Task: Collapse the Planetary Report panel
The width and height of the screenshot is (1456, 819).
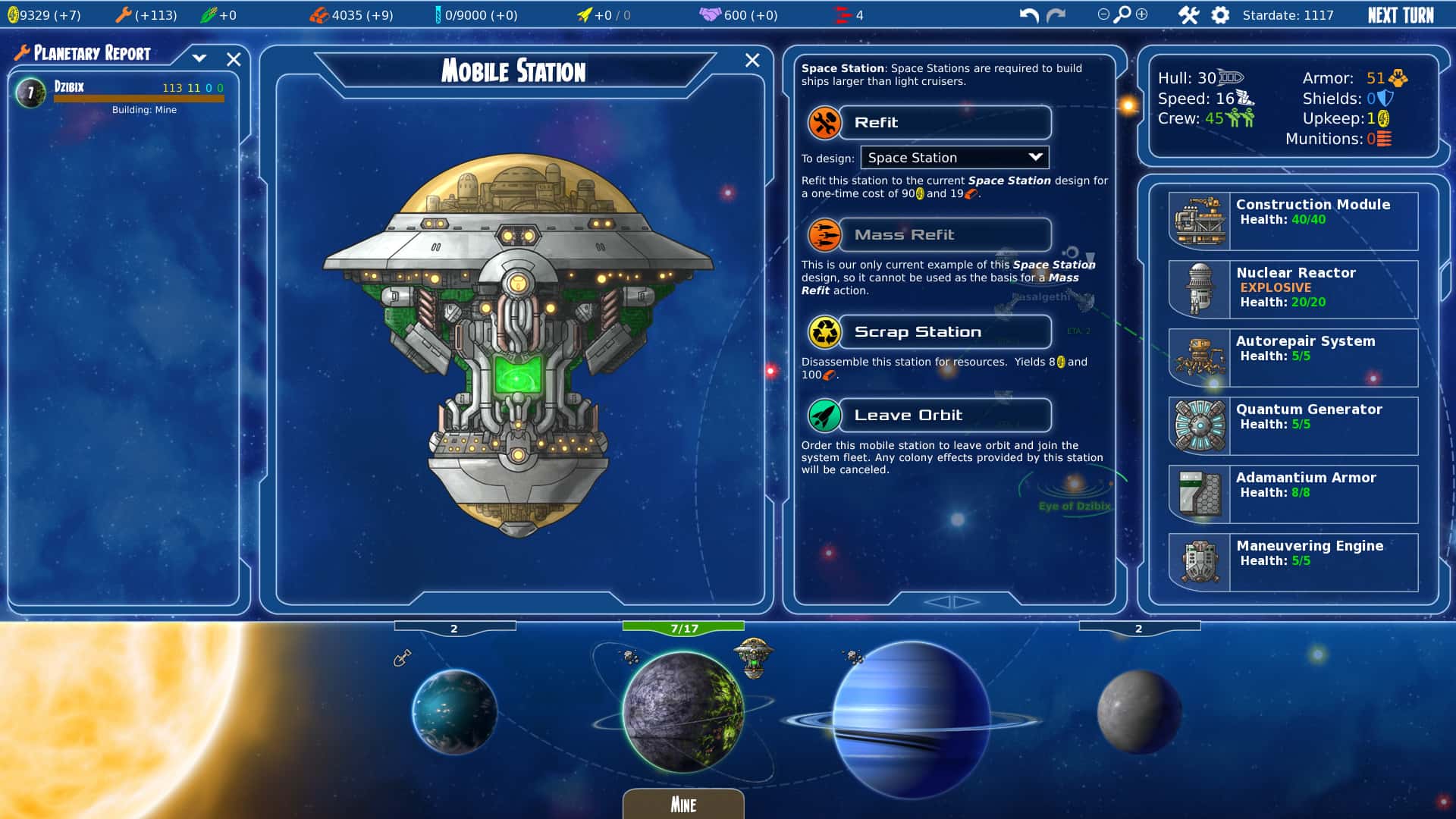Action: (x=199, y=57)
